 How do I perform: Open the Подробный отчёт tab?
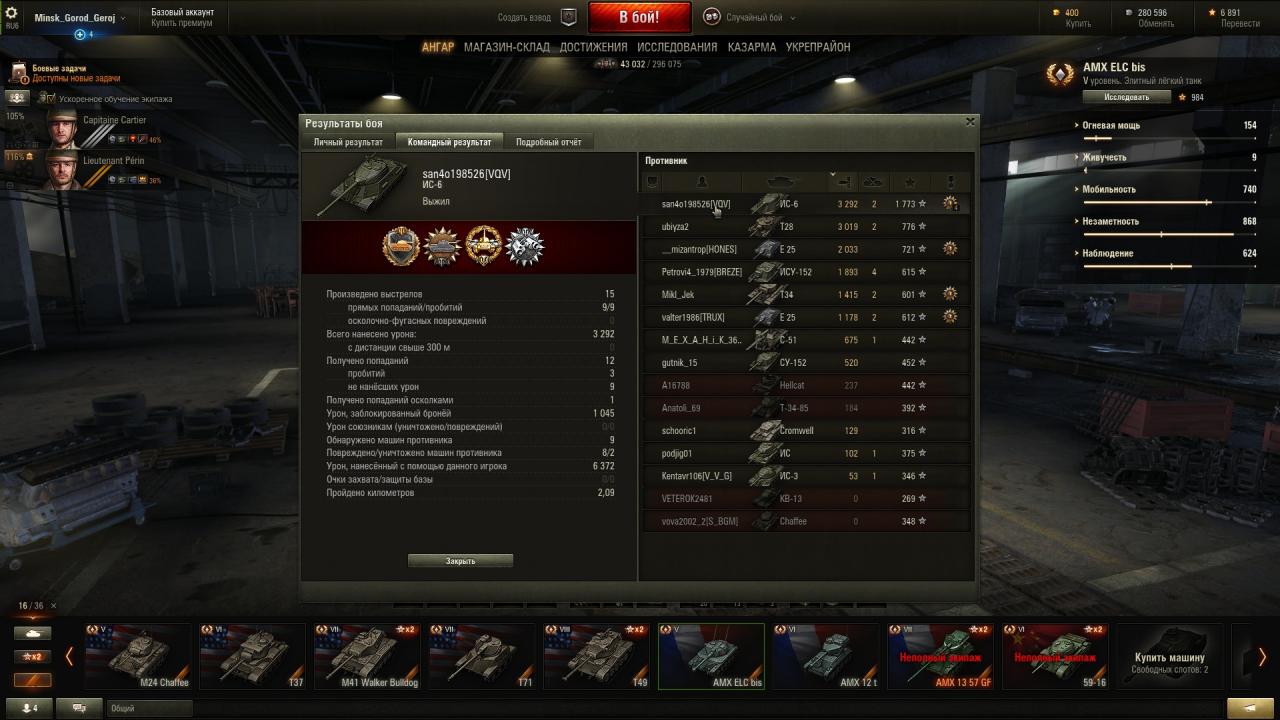[x=548, y=142]
